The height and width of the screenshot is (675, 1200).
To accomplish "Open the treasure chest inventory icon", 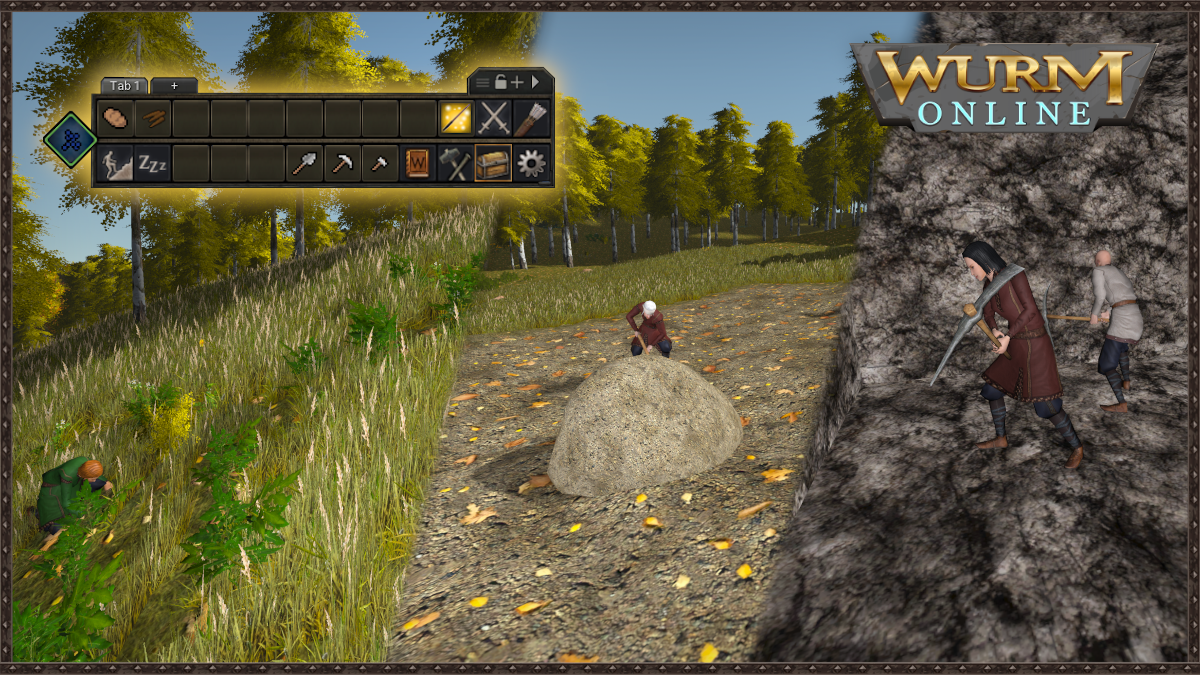I will click(x=493, y=162).
